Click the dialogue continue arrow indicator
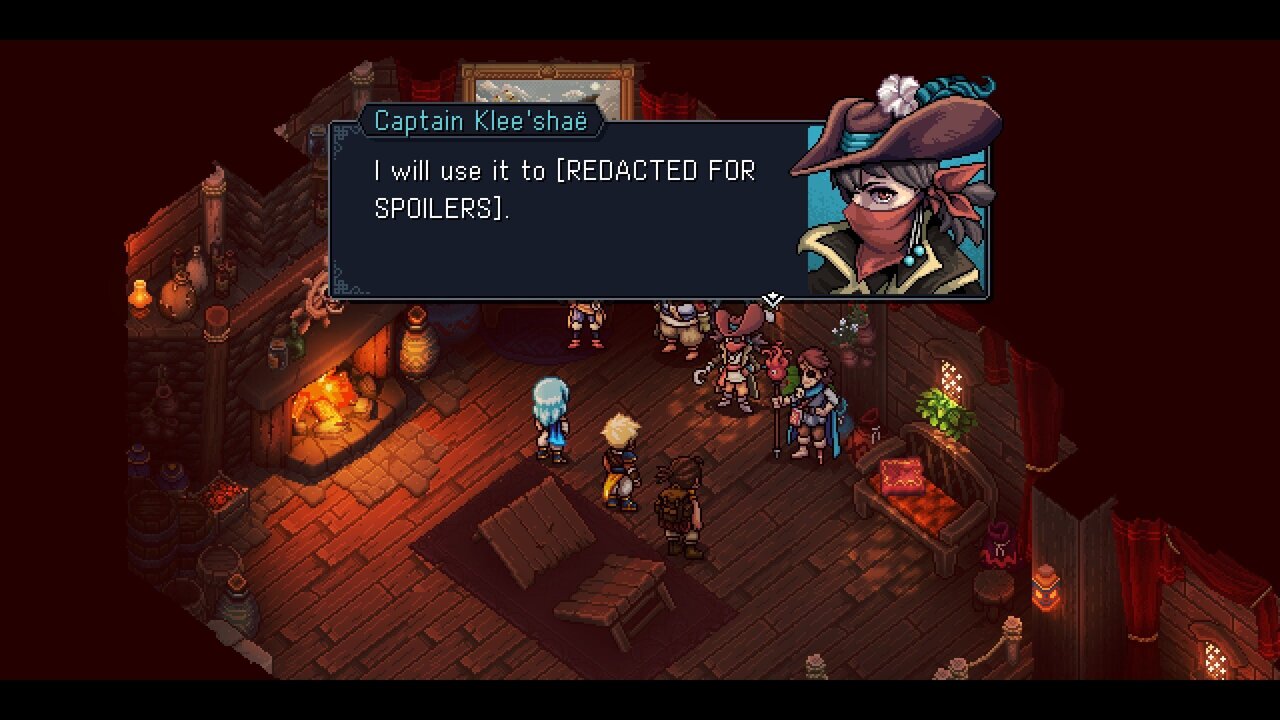This screenshot has height=720, width=1280. tap(772, 299)
